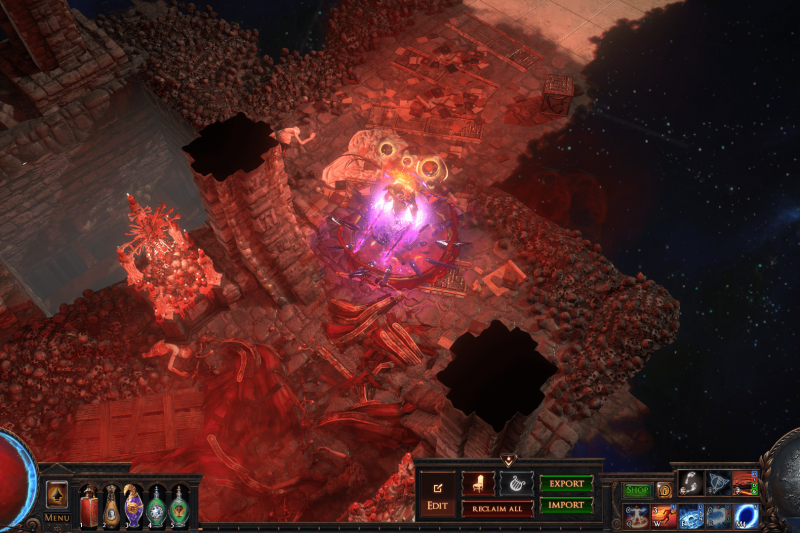
Task: Click the orange coin icon beside Shop
Action: click(663, 490)
